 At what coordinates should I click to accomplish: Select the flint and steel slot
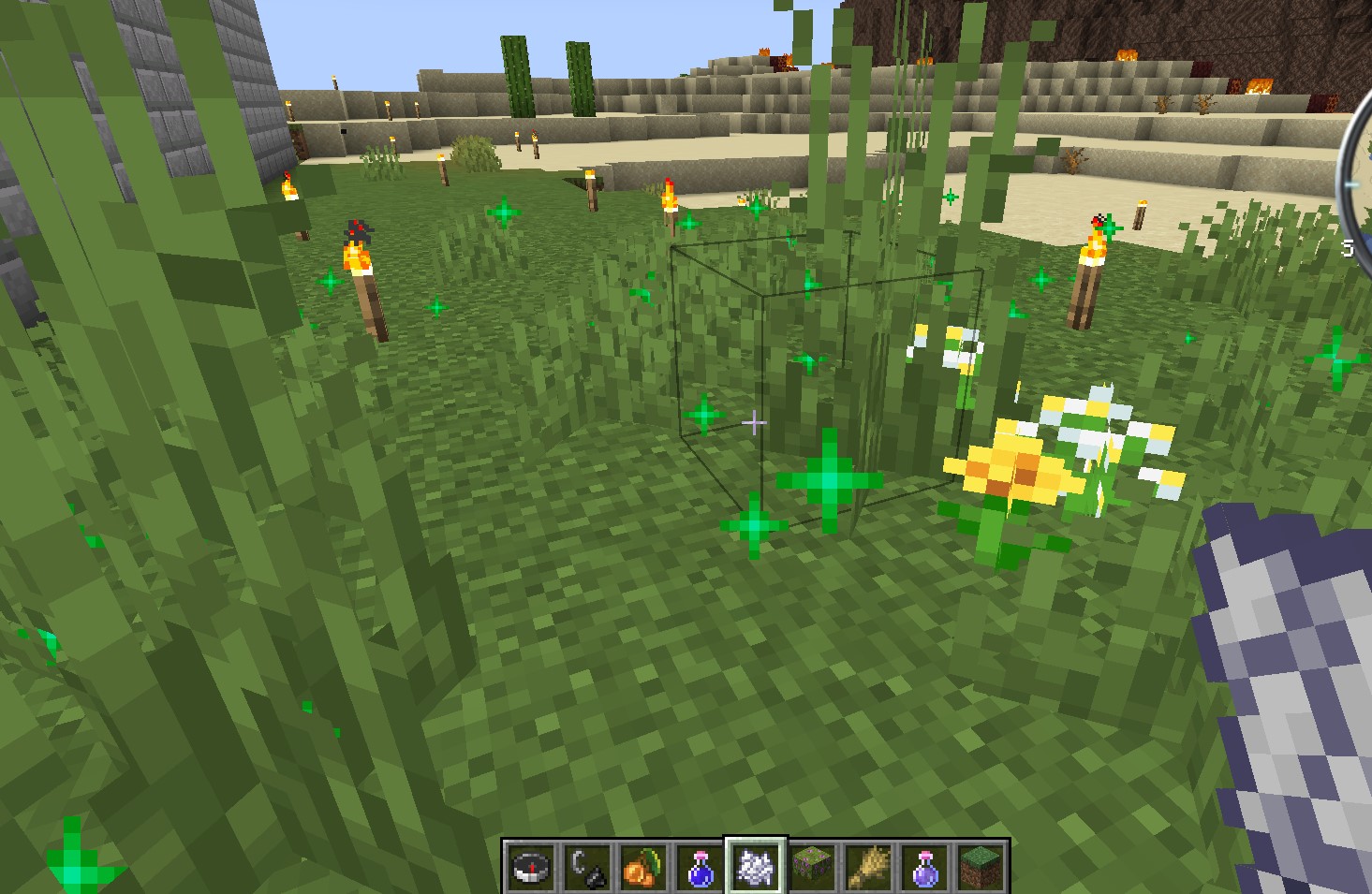click(587, 866)
